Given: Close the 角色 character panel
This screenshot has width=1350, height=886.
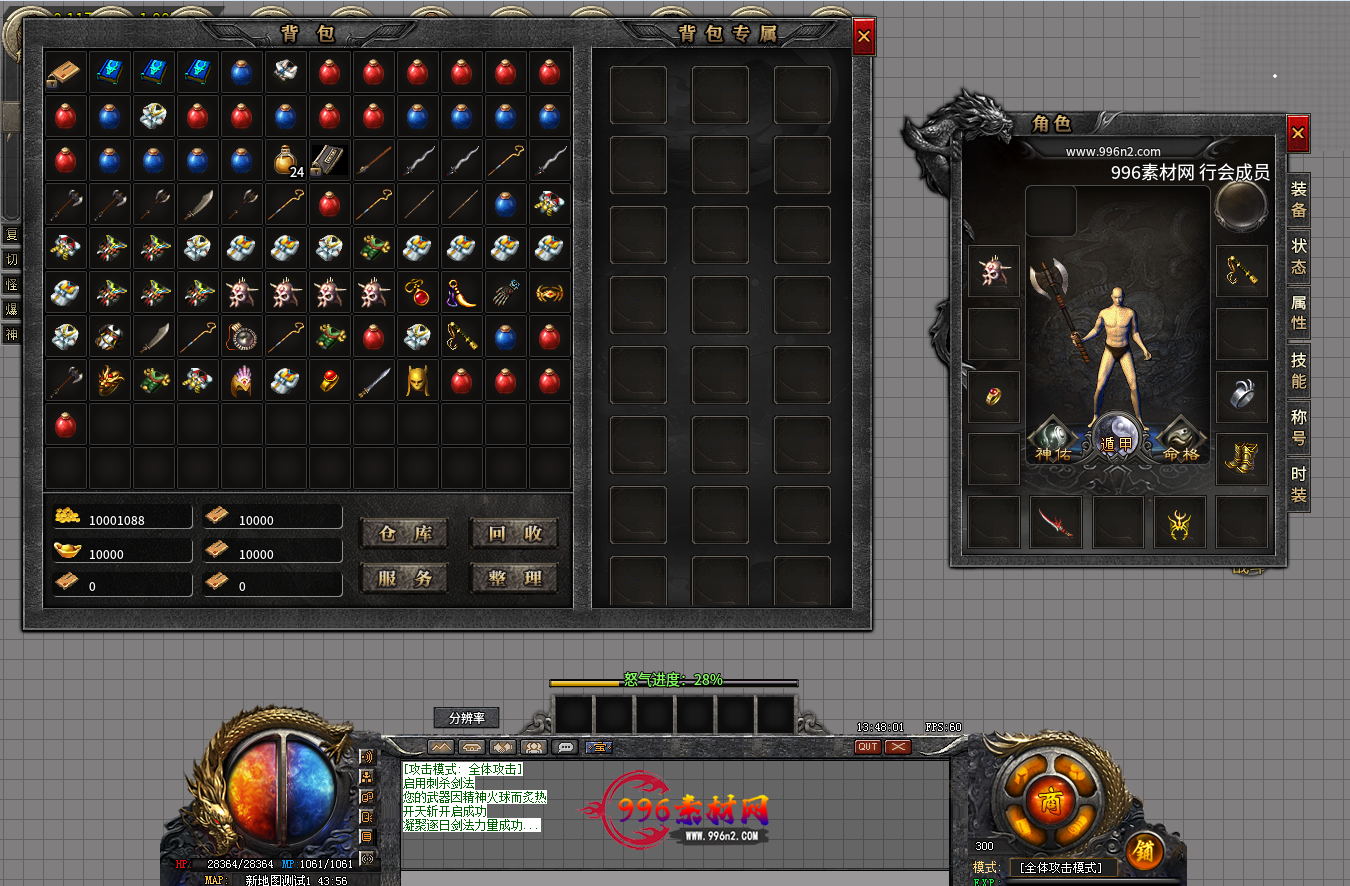Looking at the screenshot, I should coord(1298,132).
